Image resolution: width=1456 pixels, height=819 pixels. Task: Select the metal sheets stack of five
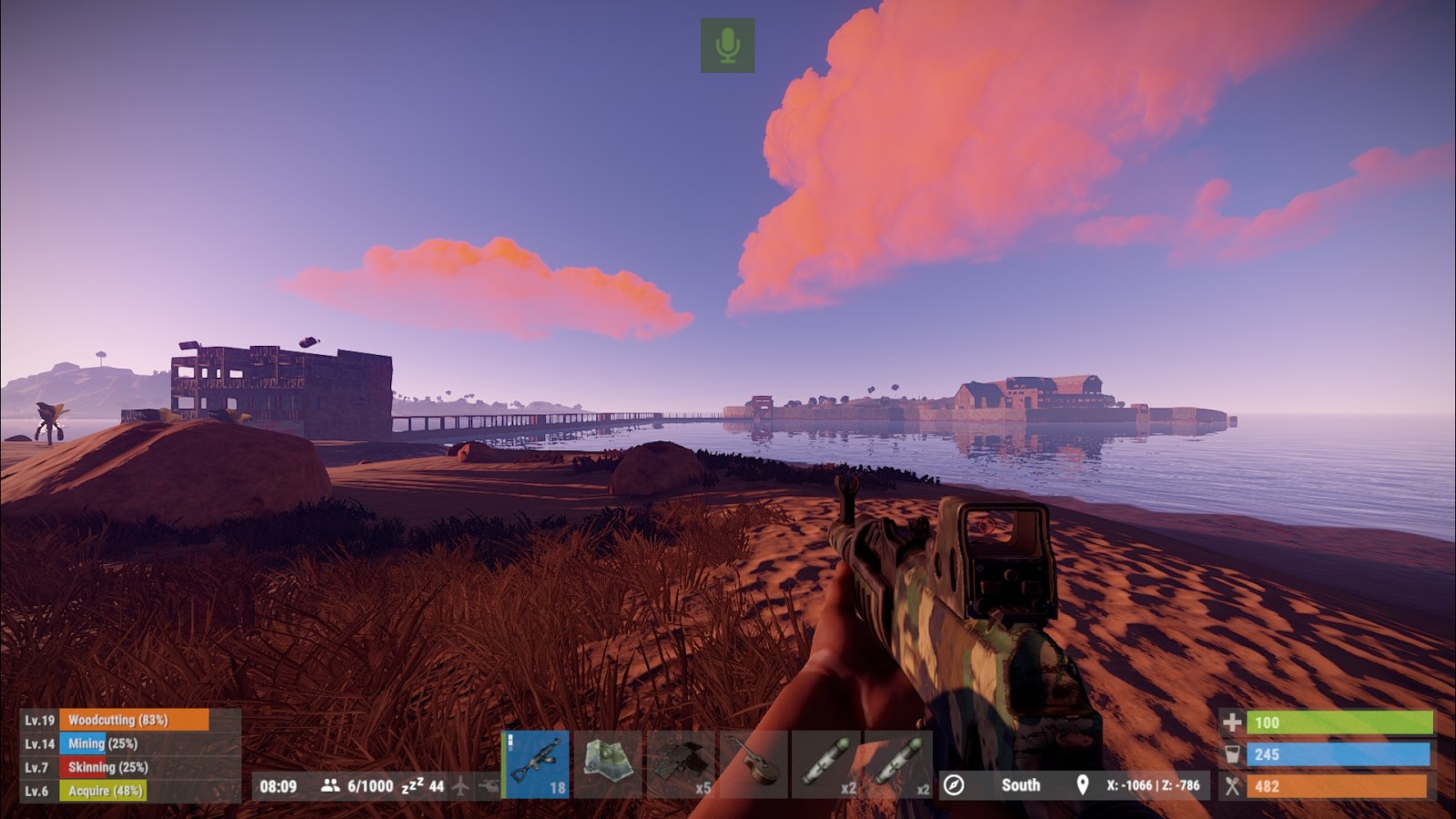pyautogui.click(x=681, y=764)
